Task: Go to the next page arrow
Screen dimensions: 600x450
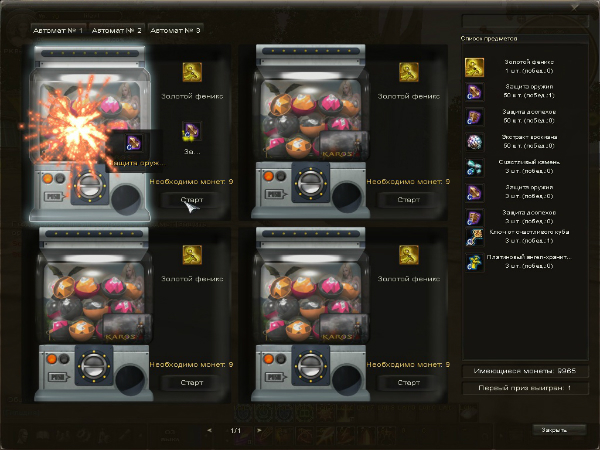Action: [x=259, y=431]
